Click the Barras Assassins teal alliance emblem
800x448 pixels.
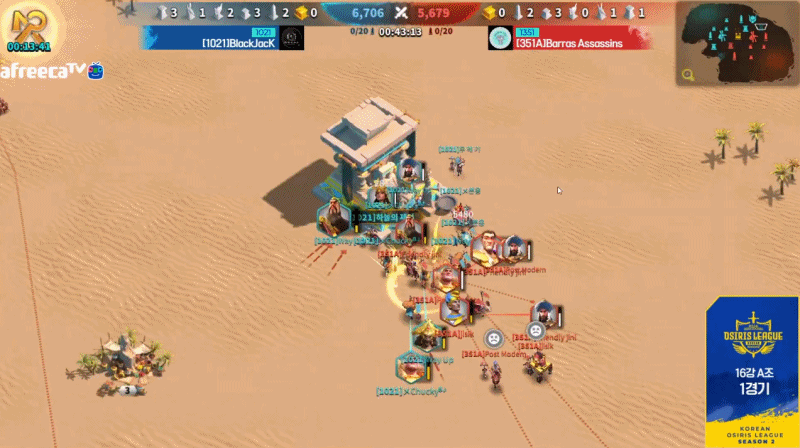point(500,38)
